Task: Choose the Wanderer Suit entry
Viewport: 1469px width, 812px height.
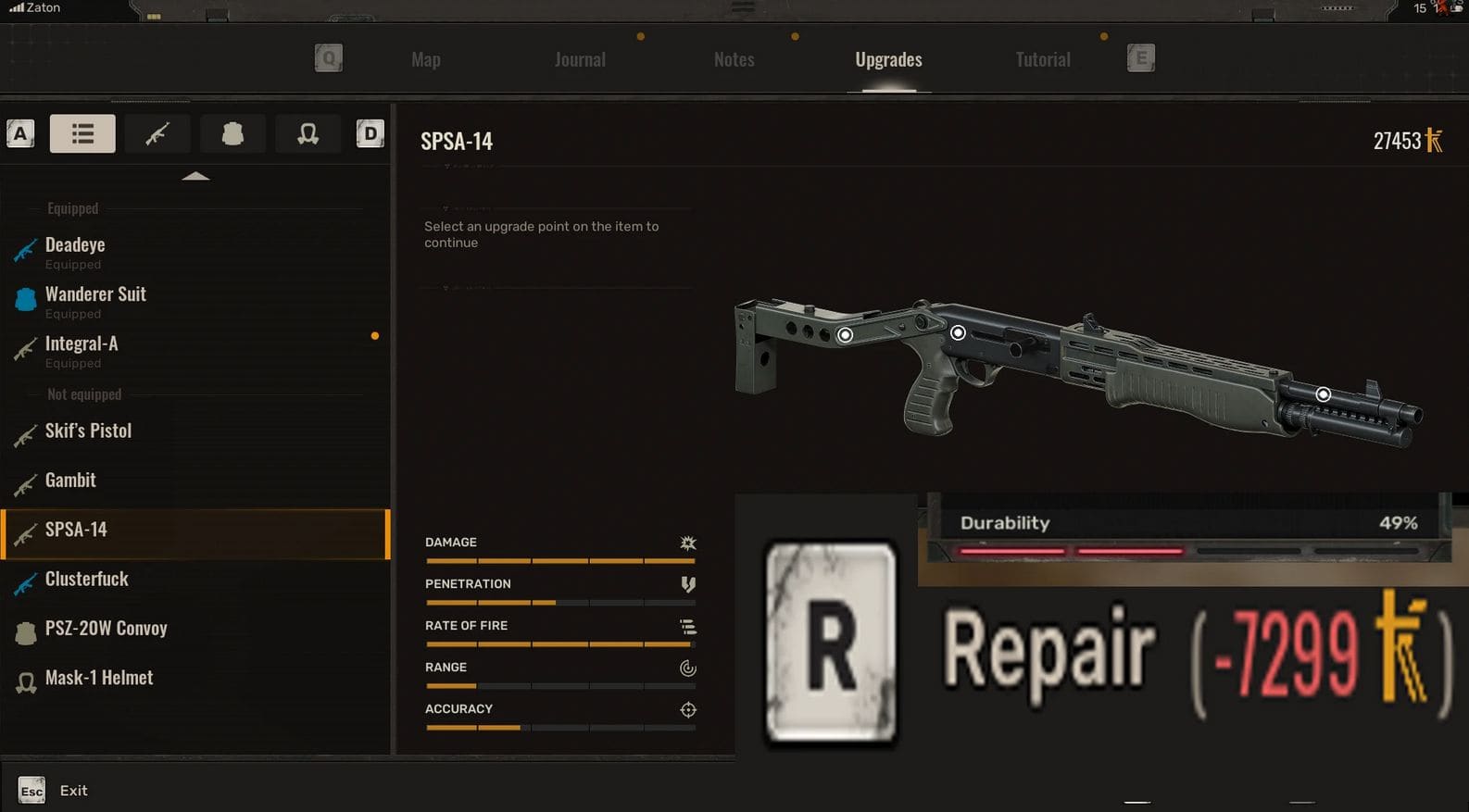Action: [95, 294]
